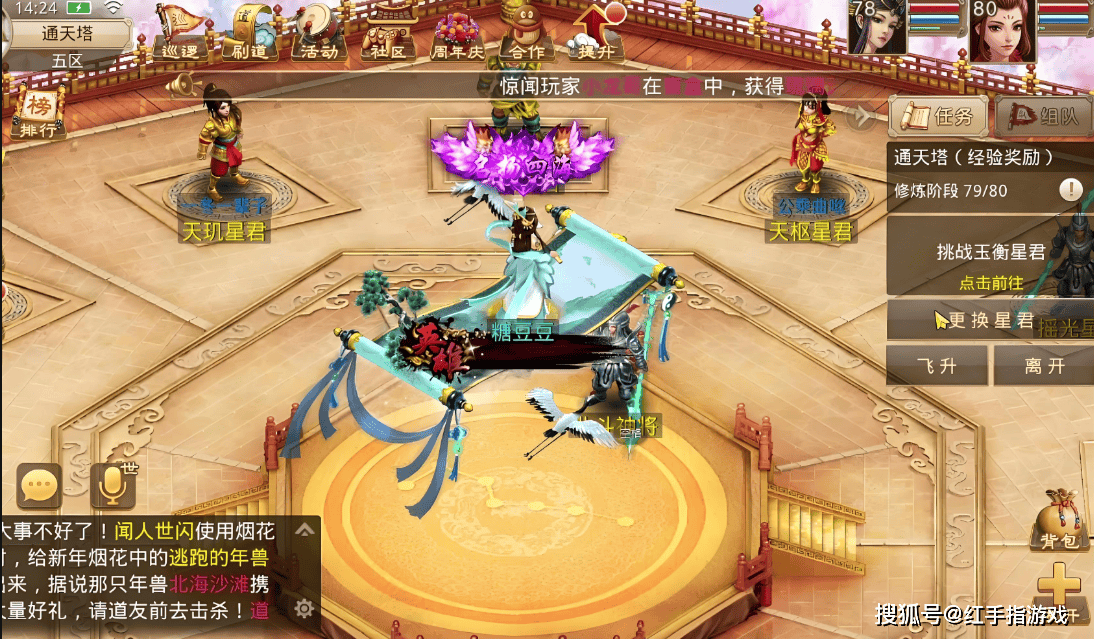Select the 飞升 ascend button
Image resolution: width=1094 pixels, height=639 pixels.
pyautogui.click(x=937, y=366)
